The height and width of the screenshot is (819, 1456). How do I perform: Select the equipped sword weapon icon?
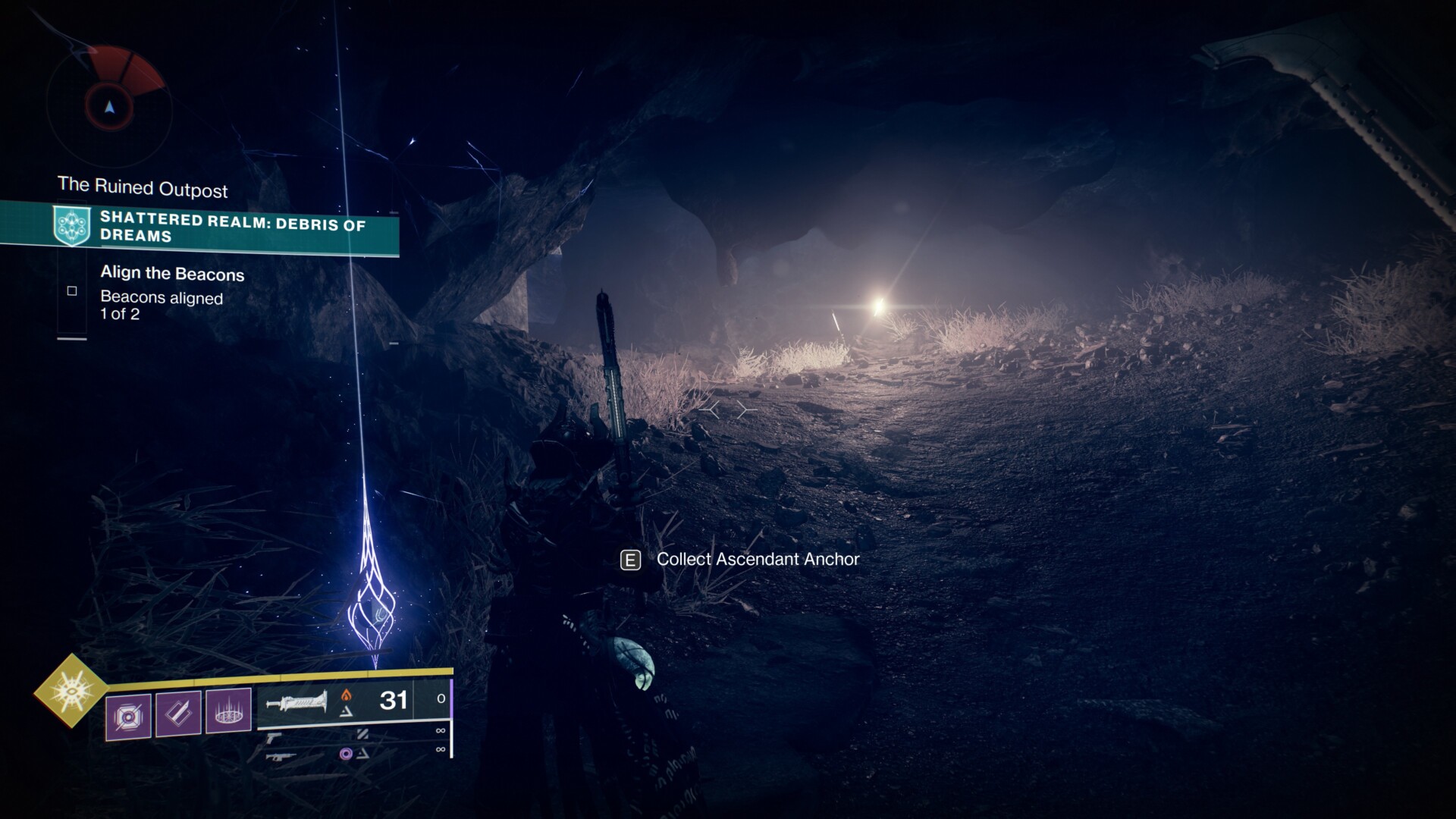click(297, 702)
